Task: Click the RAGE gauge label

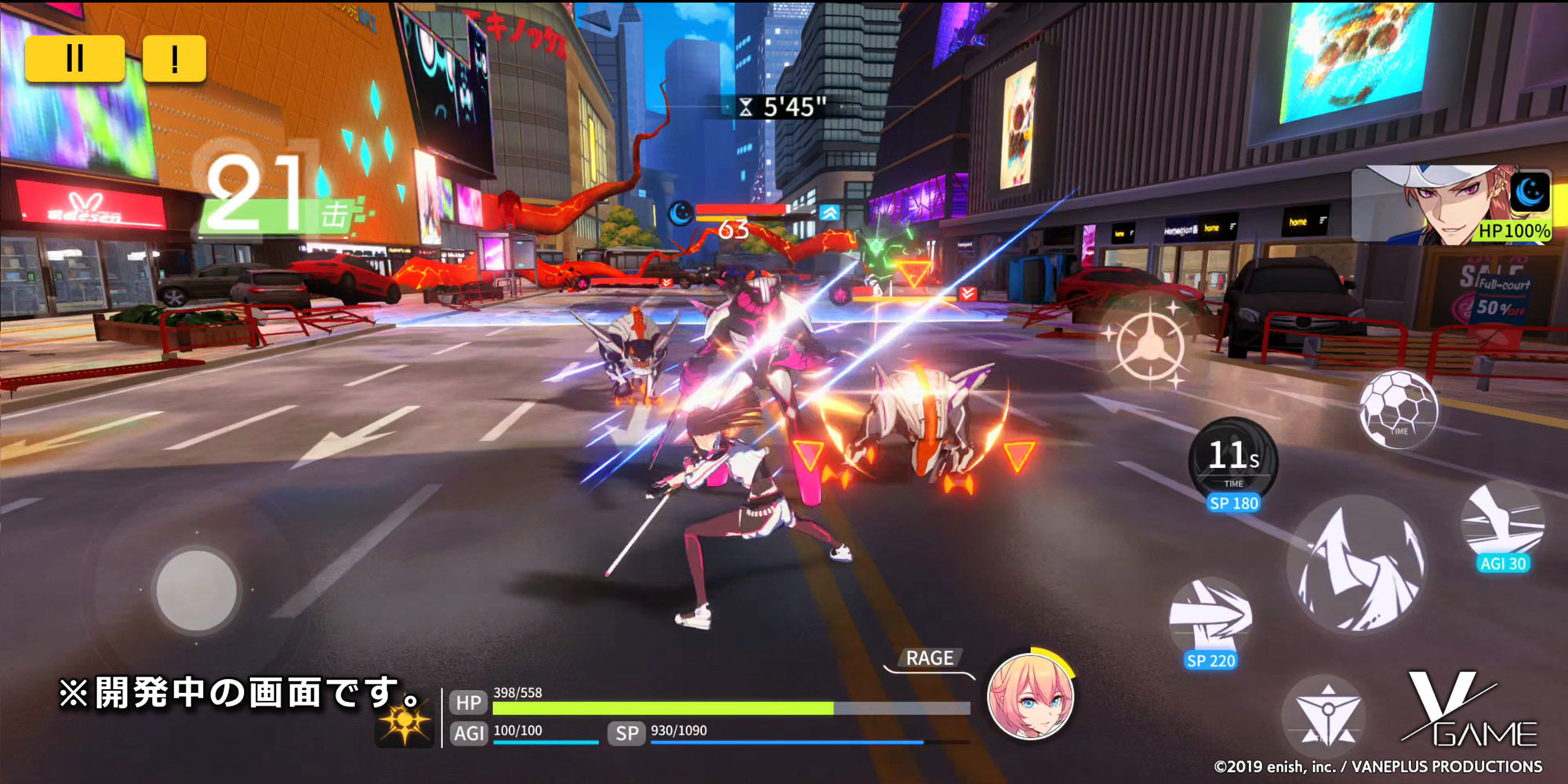Action: tap(930, 658)
